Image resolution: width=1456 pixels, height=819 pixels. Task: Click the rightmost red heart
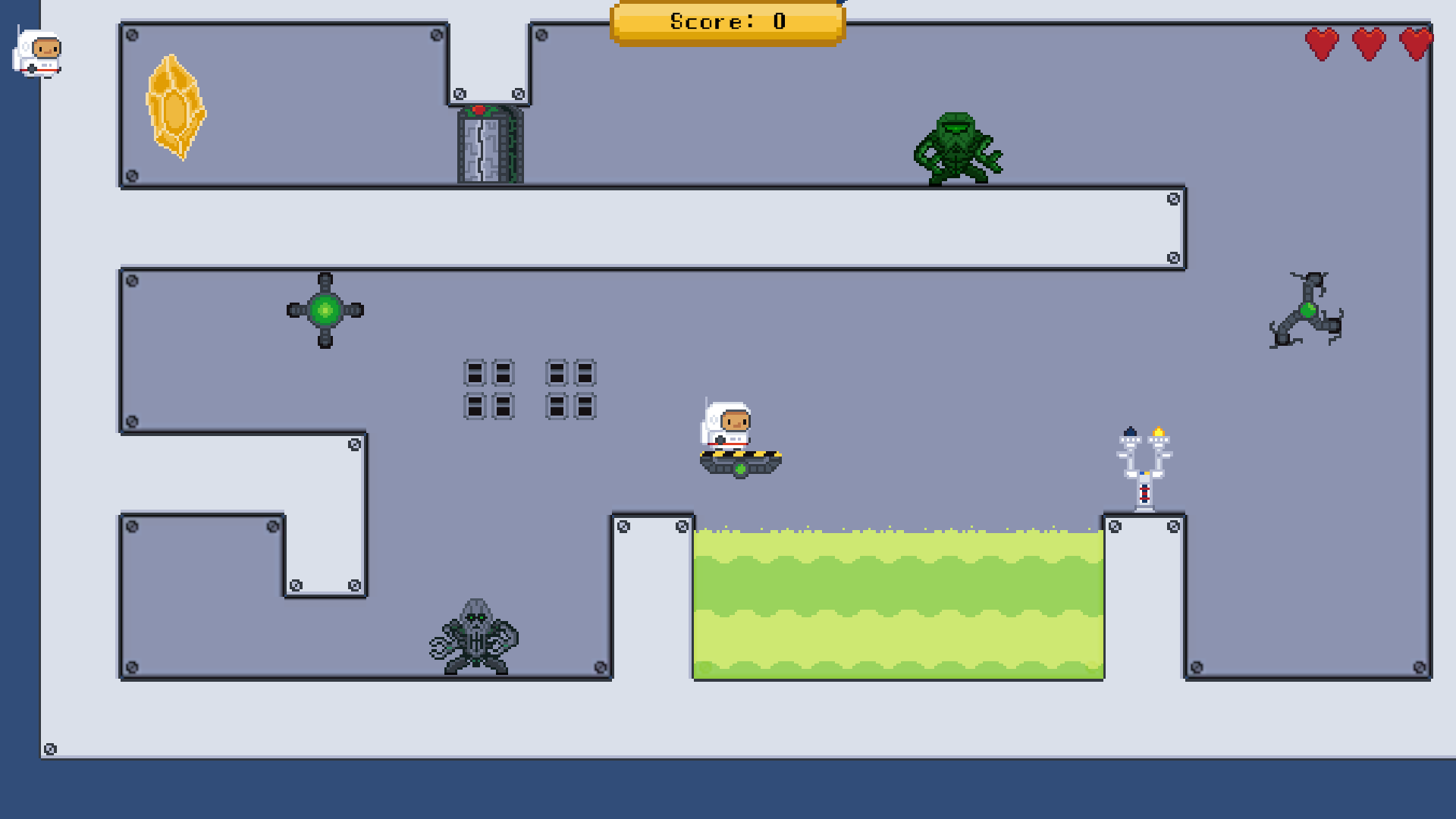coord(1415,42)
